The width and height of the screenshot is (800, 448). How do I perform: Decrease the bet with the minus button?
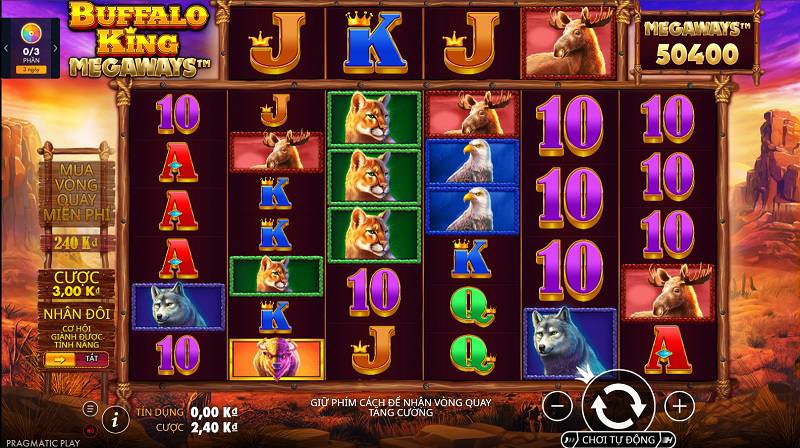coord(559,405)
